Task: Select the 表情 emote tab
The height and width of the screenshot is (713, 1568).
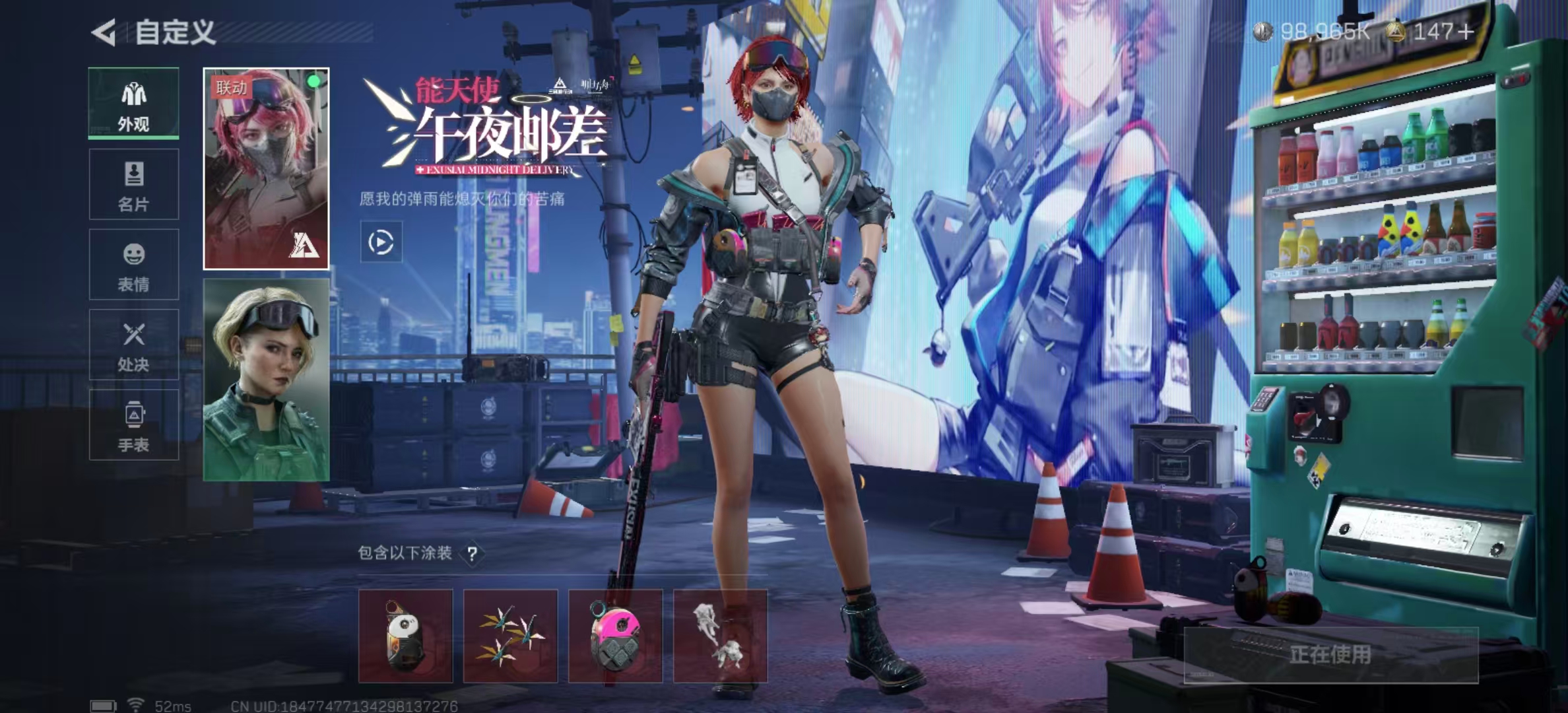Action: (x=133, y=265)
